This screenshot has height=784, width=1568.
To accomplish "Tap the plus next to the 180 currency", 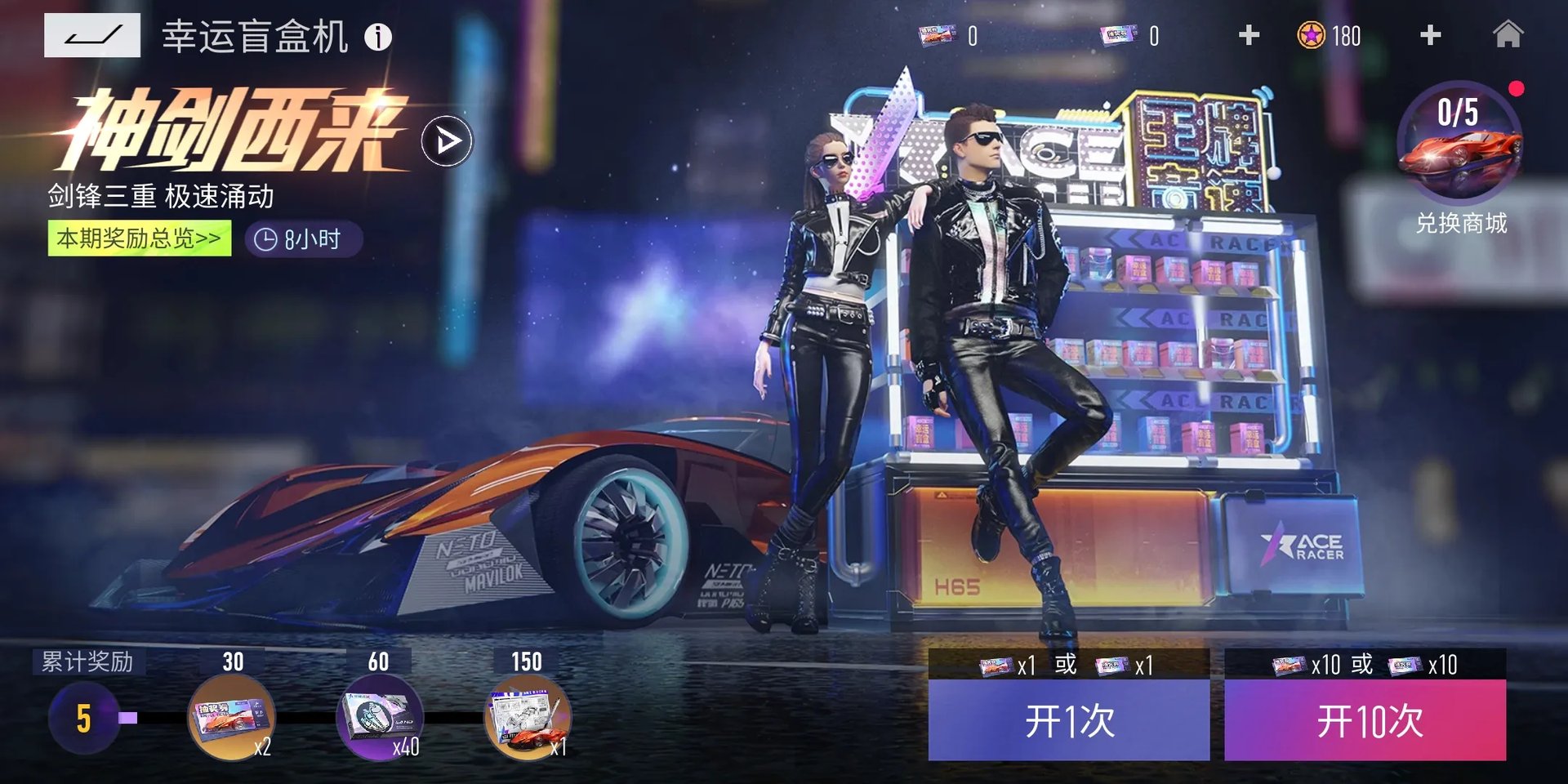I will [x=1429, y=36].
